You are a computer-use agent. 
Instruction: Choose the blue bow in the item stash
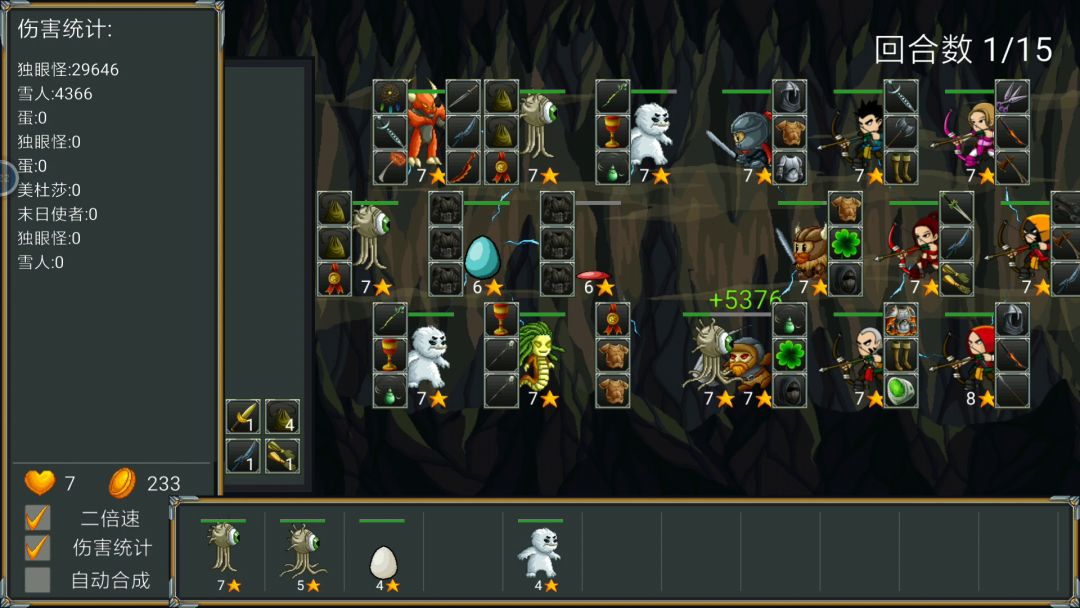pos(243,455)
